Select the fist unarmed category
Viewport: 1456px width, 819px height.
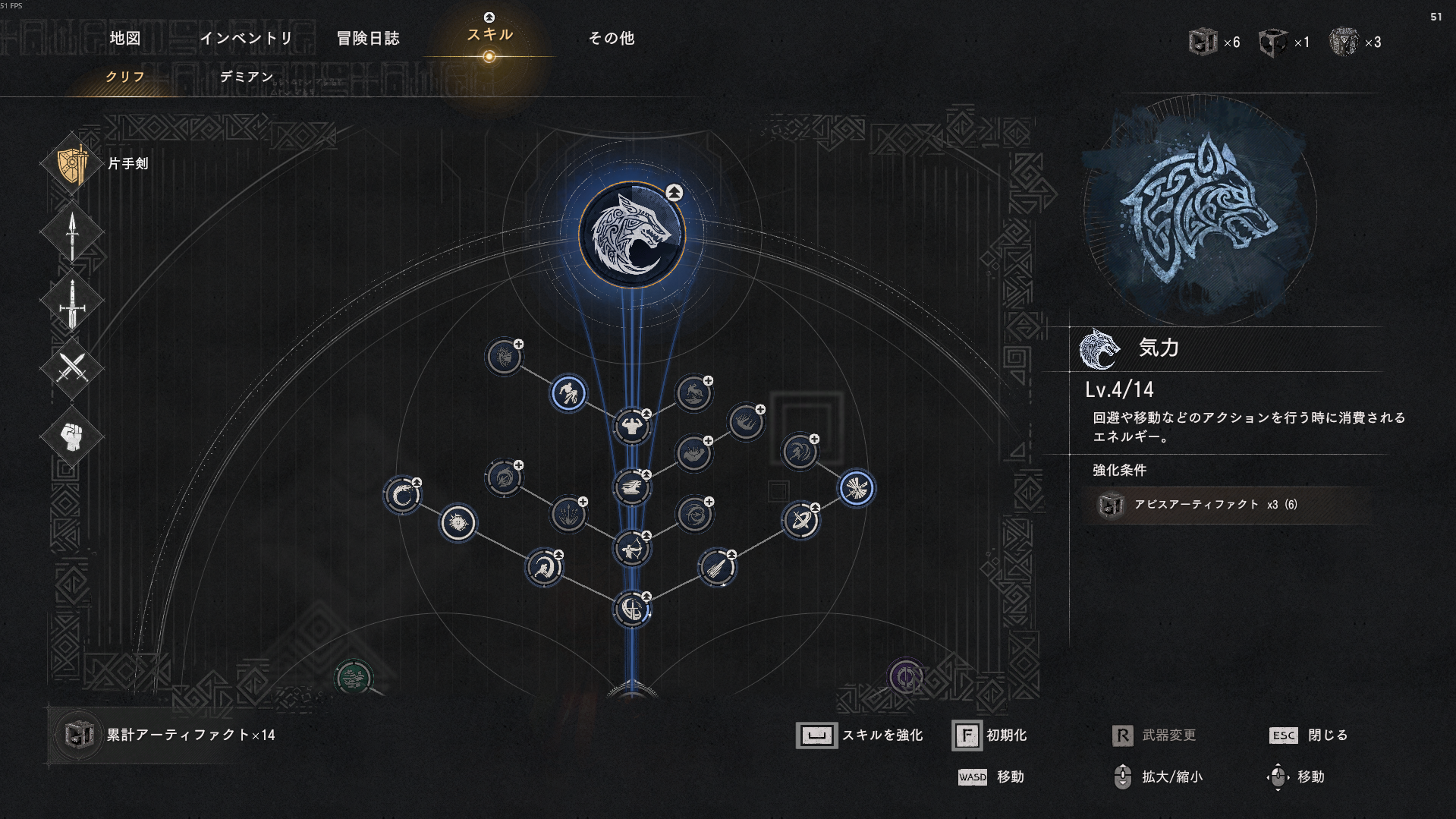72,436
